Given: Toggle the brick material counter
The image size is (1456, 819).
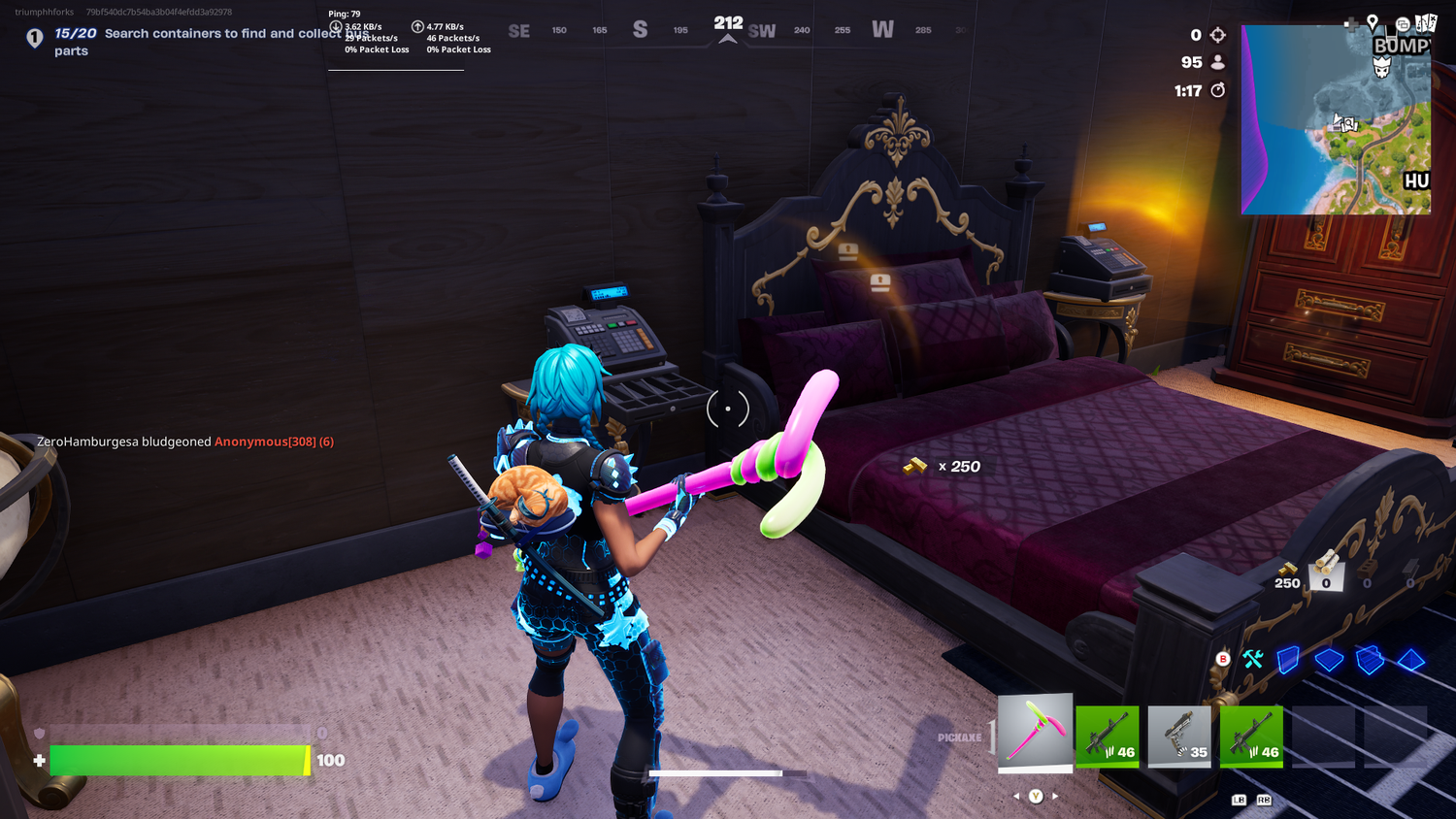Looking at the screenshot, I should (1368, 571).
